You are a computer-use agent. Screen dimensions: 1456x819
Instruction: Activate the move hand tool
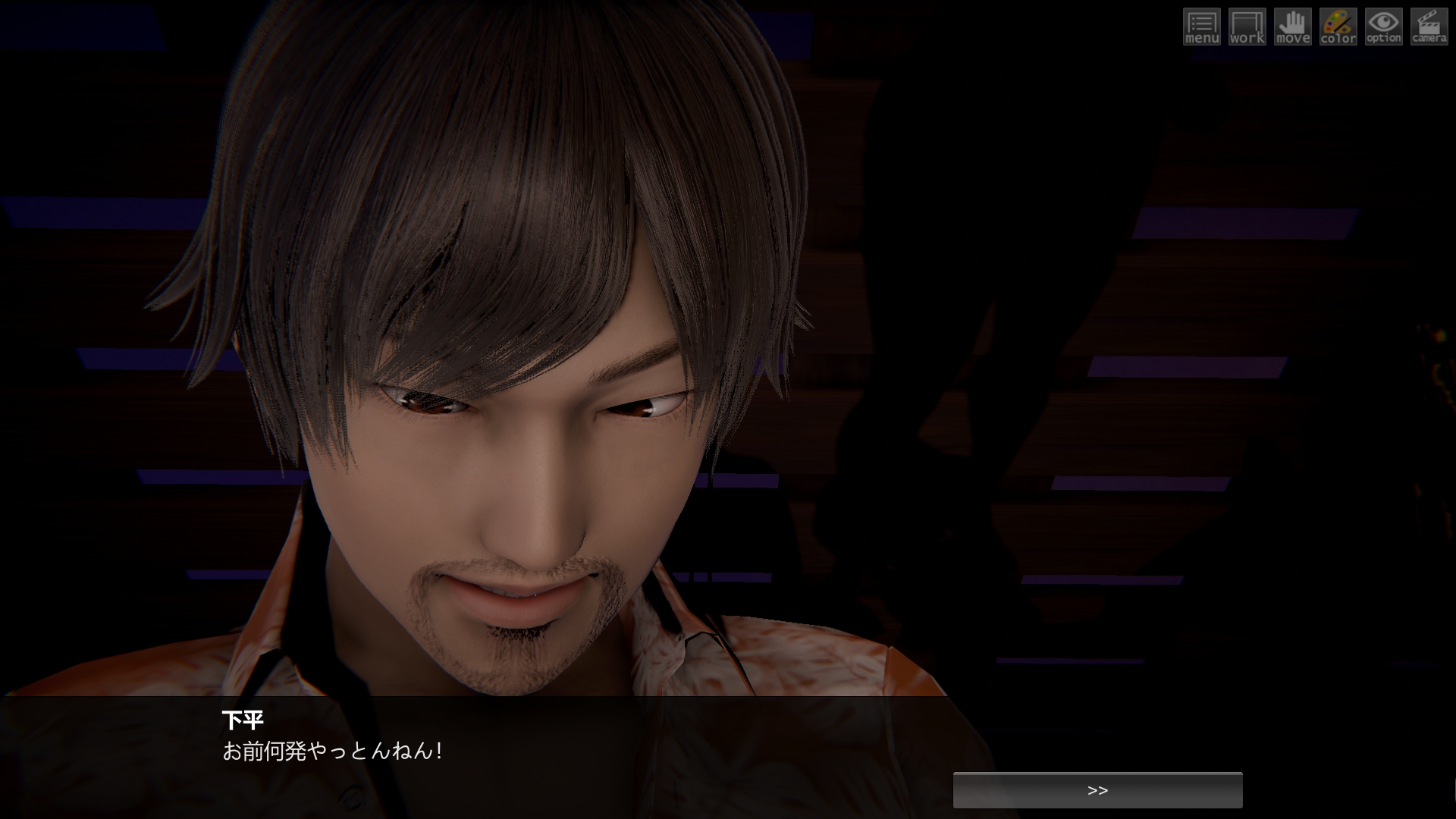(1293, 27)
